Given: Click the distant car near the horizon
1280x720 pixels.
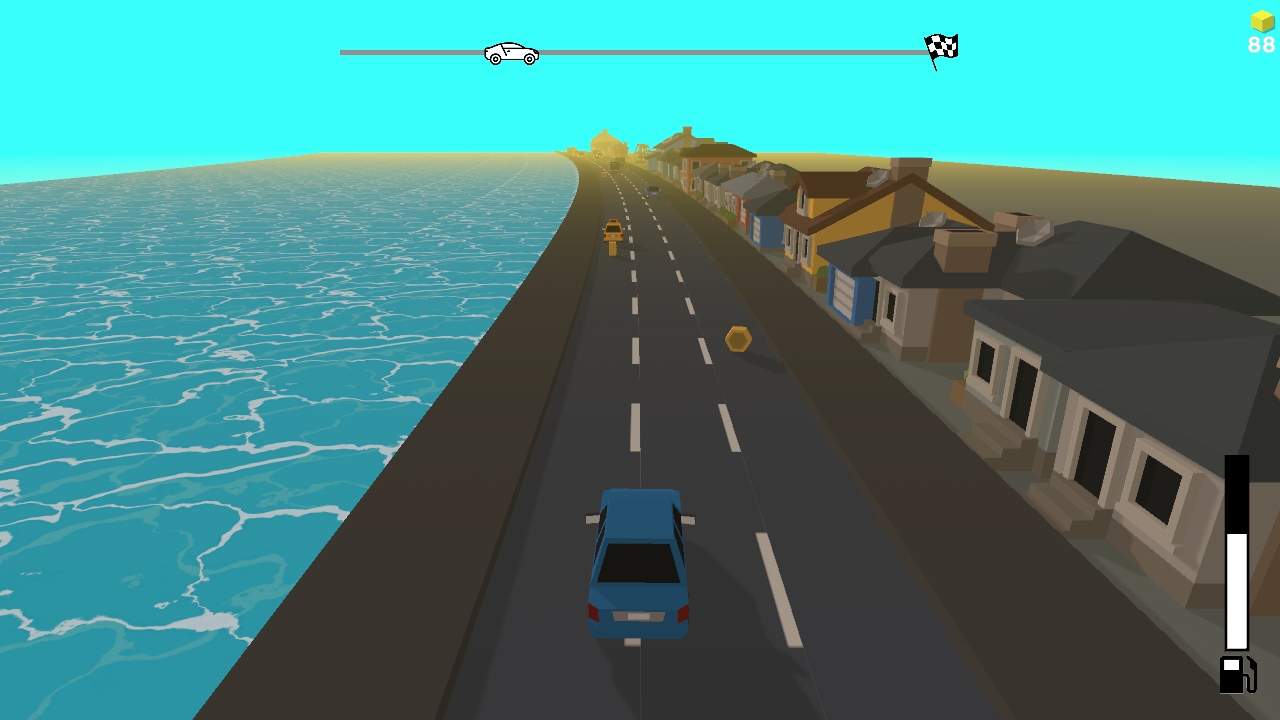Looking at the screenshot, I should coord(655,190).
